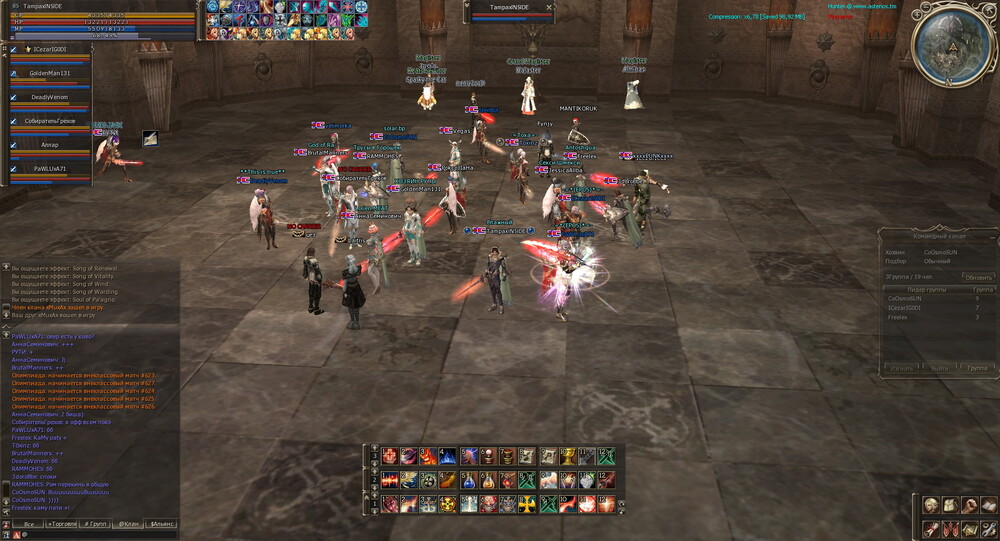The width and height of the screenshot is (1000, 541).
Task: Click the Группа button in command channel
Action: tap(976, 368)
